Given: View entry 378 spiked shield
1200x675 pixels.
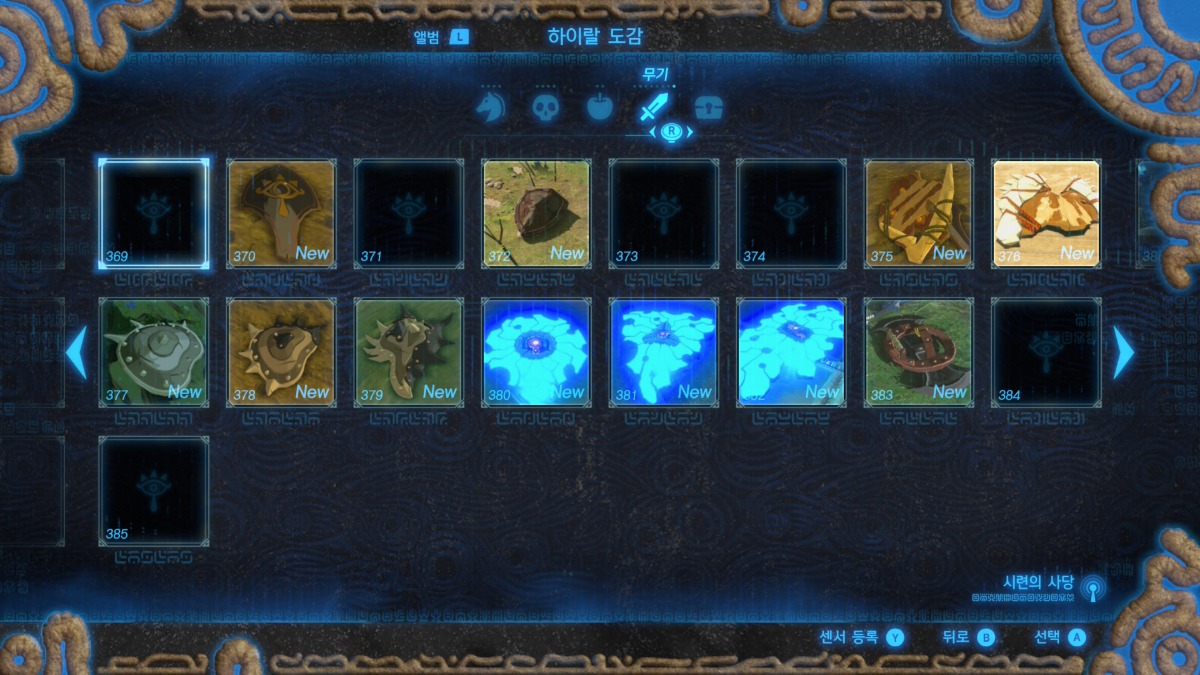Looking at the screenshot, I should tap(281, 352).
